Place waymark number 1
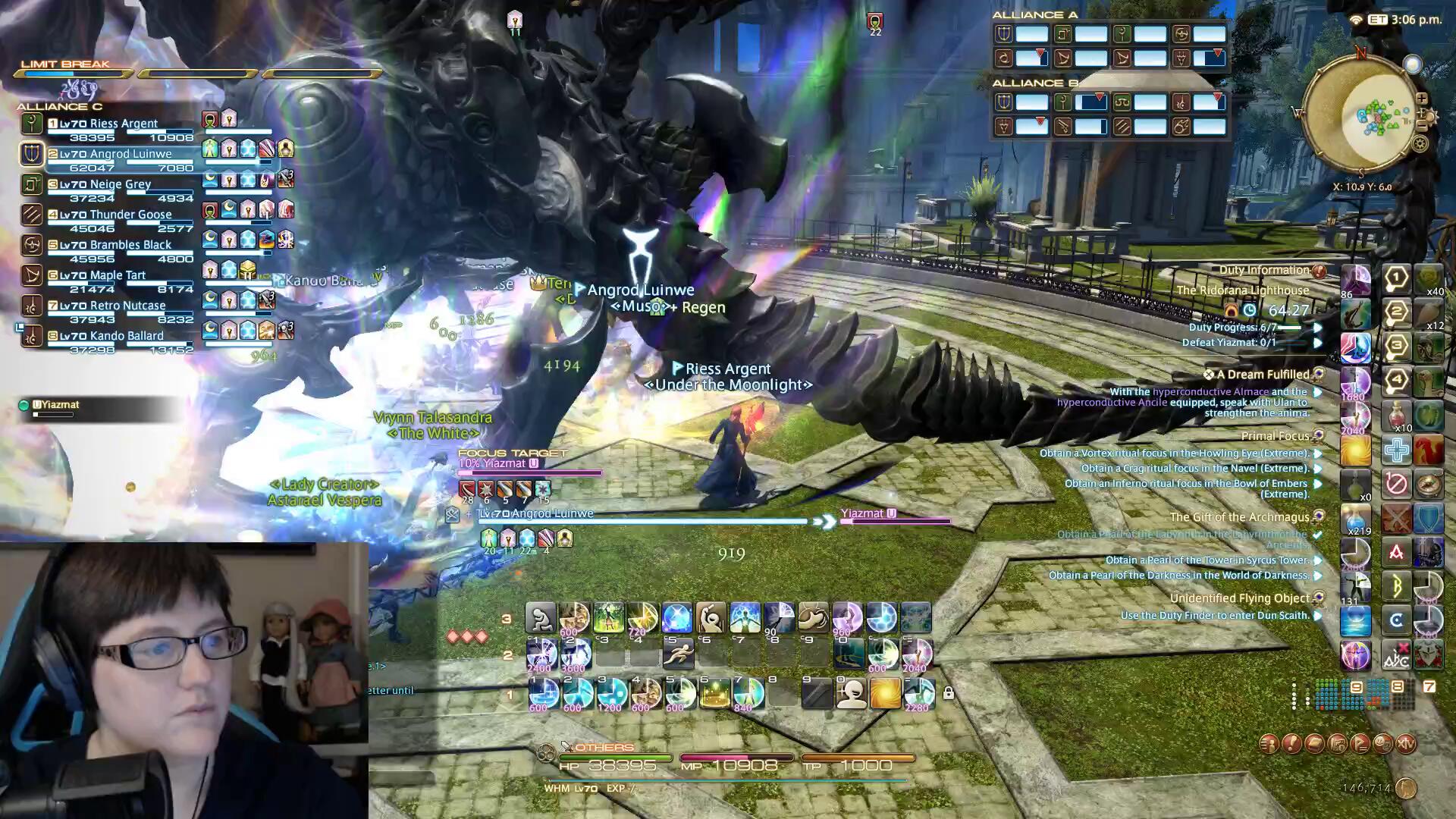 click(1395, 278)
